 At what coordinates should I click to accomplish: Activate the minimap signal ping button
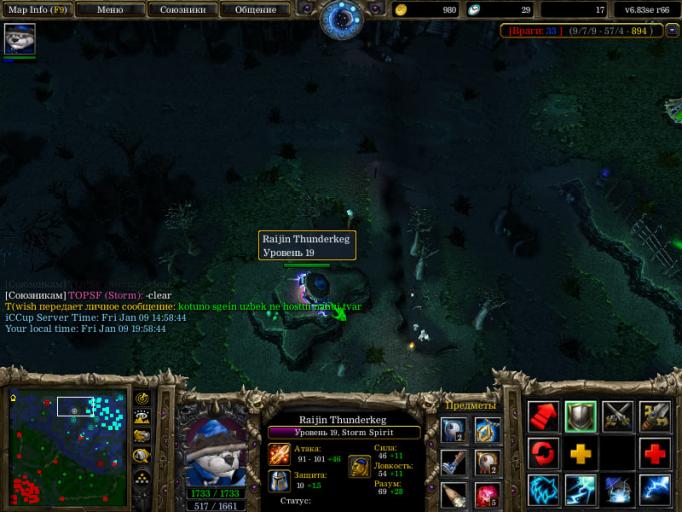tap(142, 398)
